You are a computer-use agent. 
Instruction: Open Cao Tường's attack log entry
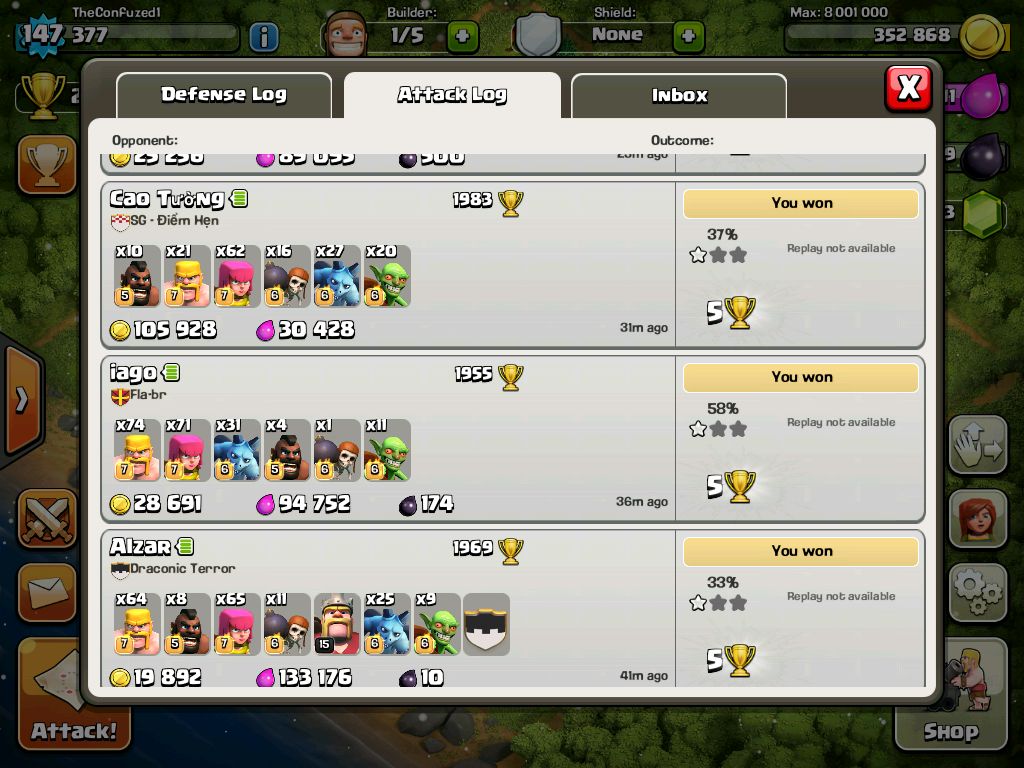388,264
